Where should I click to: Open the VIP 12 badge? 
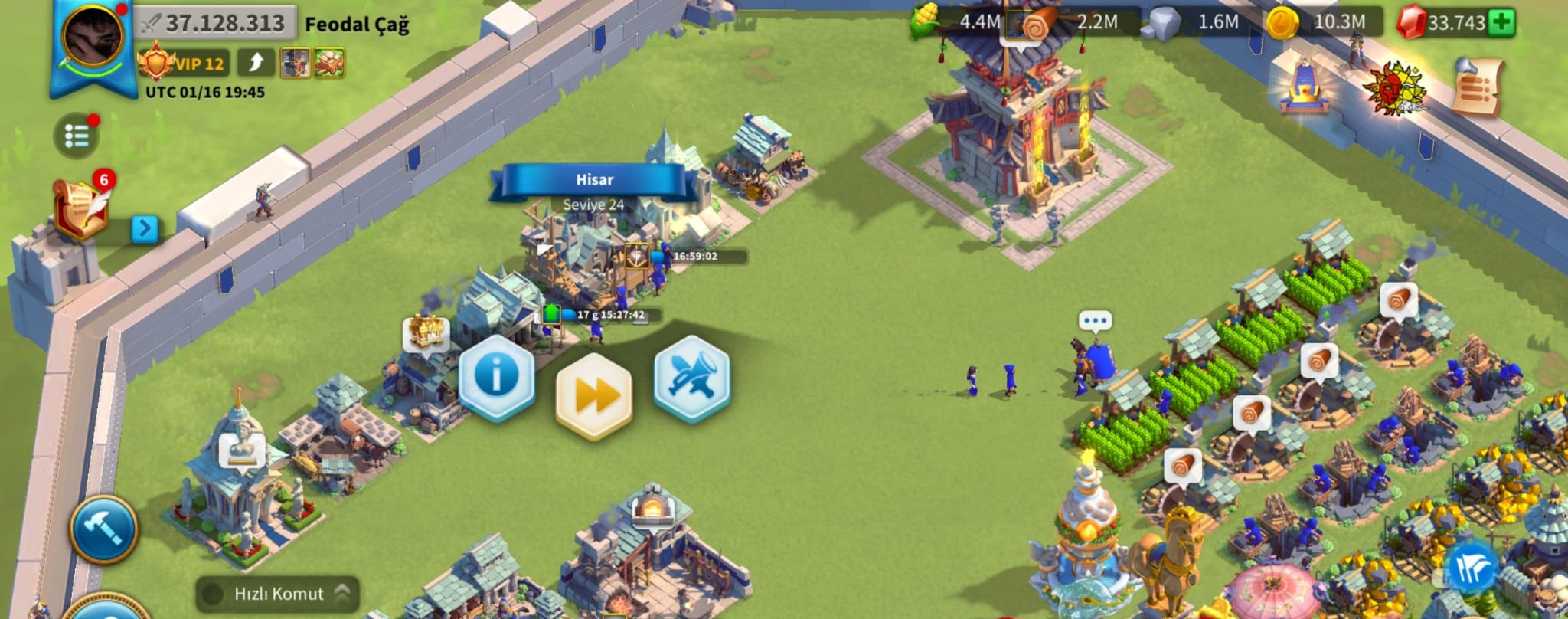pyautogui.click(x=184, y=64)
